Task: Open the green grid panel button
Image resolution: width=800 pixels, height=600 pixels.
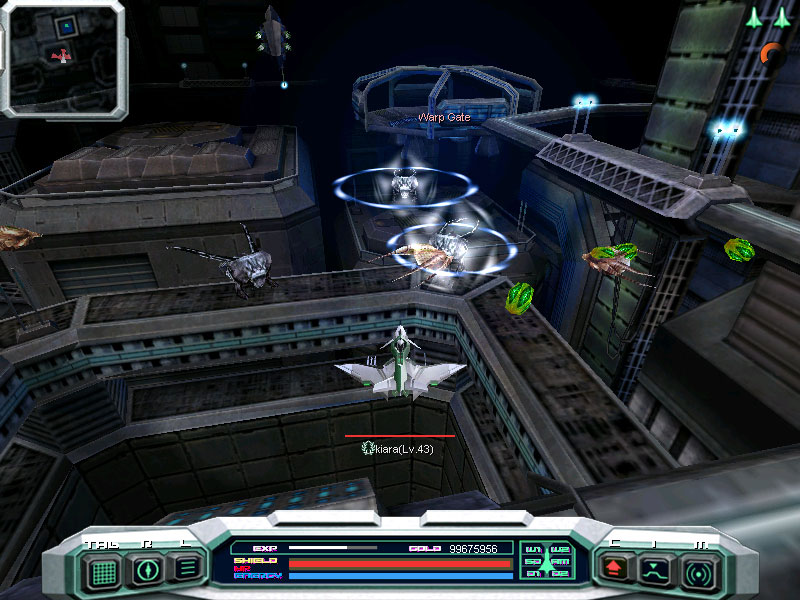Action: click(100, 571)
